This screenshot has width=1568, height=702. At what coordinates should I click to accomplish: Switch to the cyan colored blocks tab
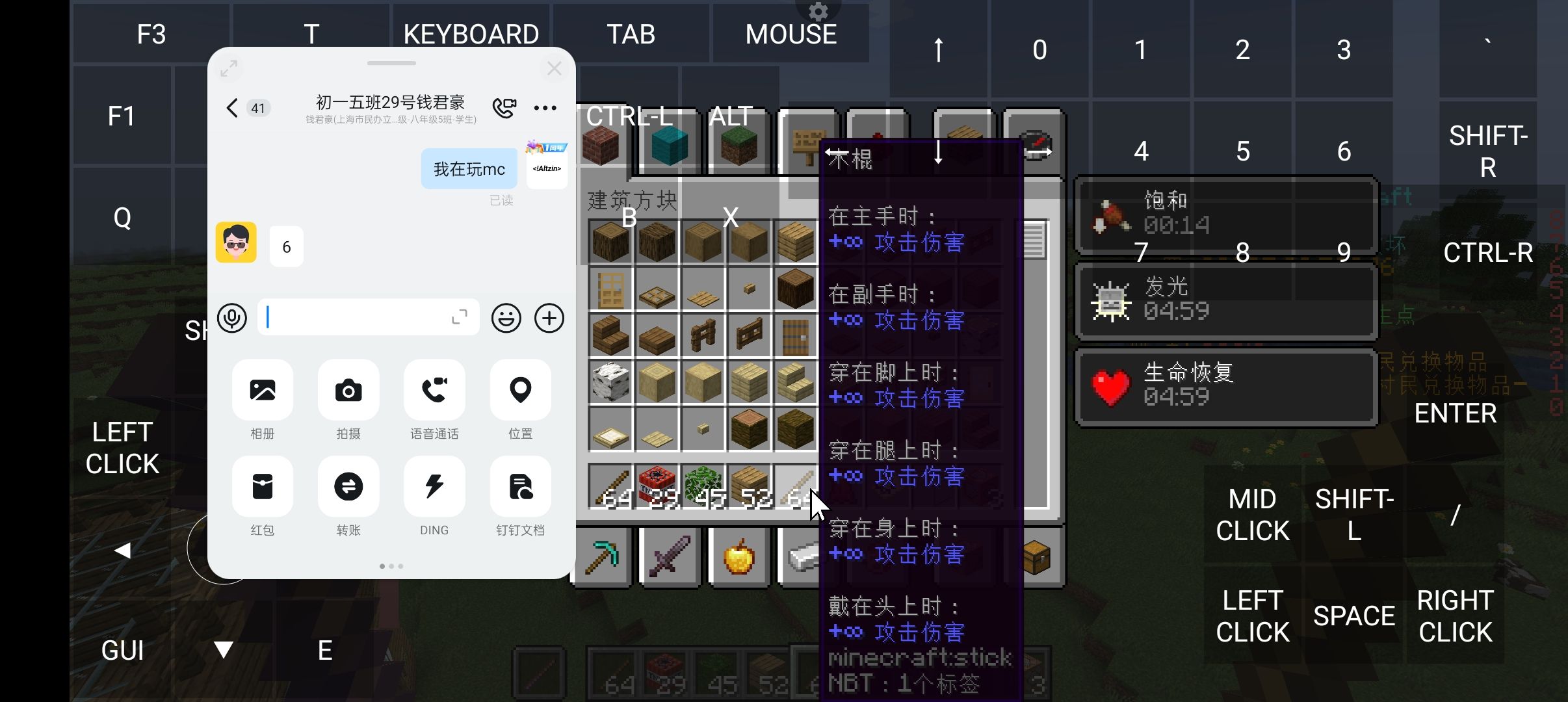pyautogui.click(x=670, y=145)
